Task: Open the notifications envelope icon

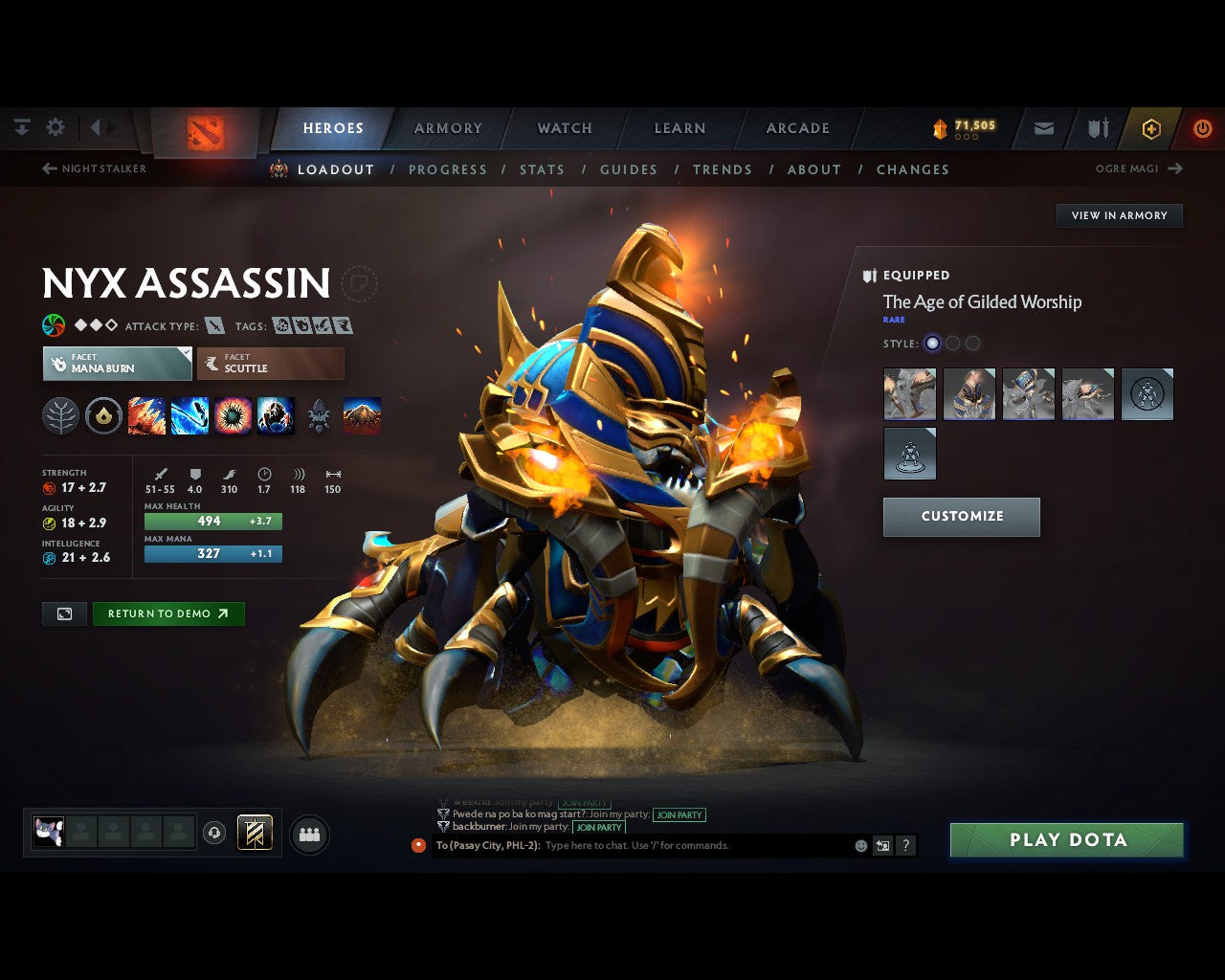Action: 1042,127
